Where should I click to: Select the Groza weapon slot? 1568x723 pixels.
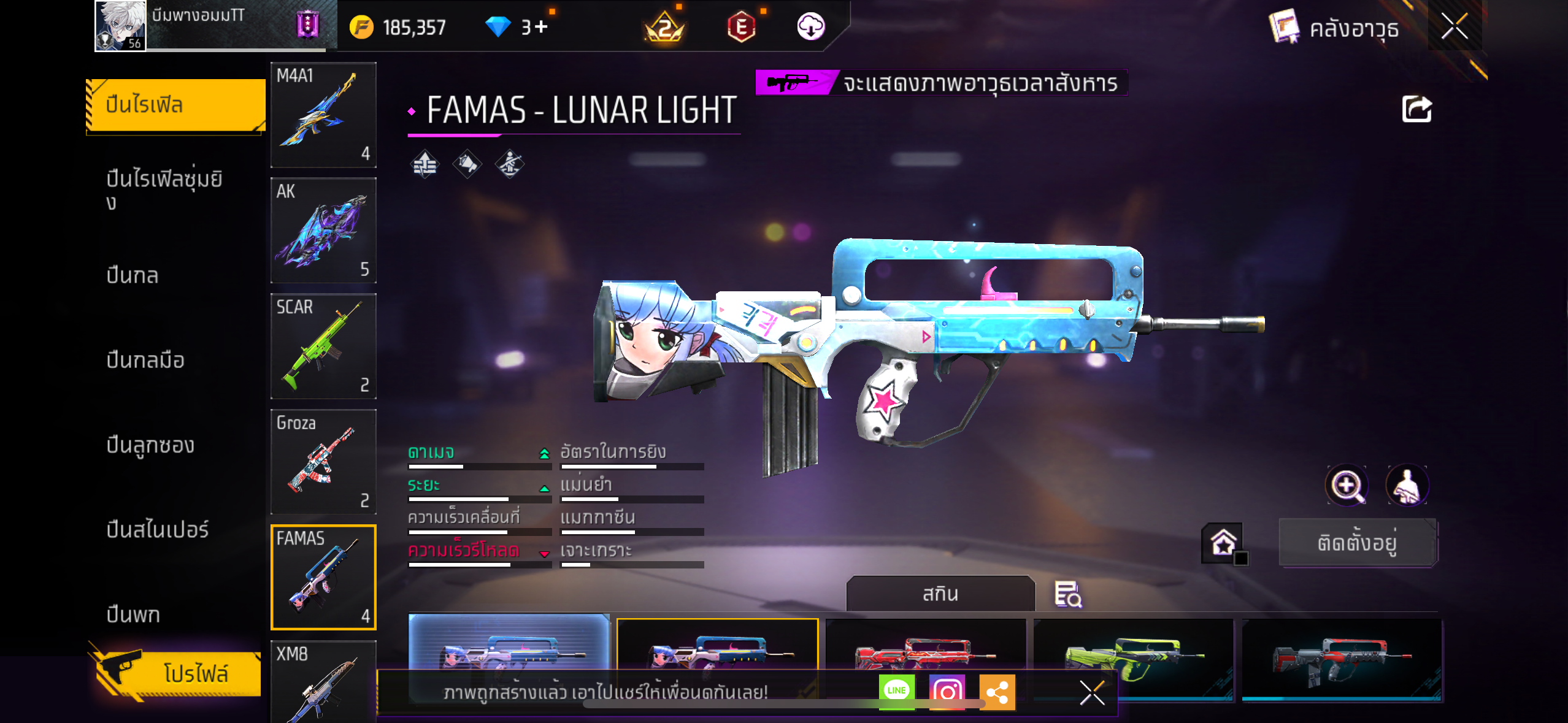[323, 462]
